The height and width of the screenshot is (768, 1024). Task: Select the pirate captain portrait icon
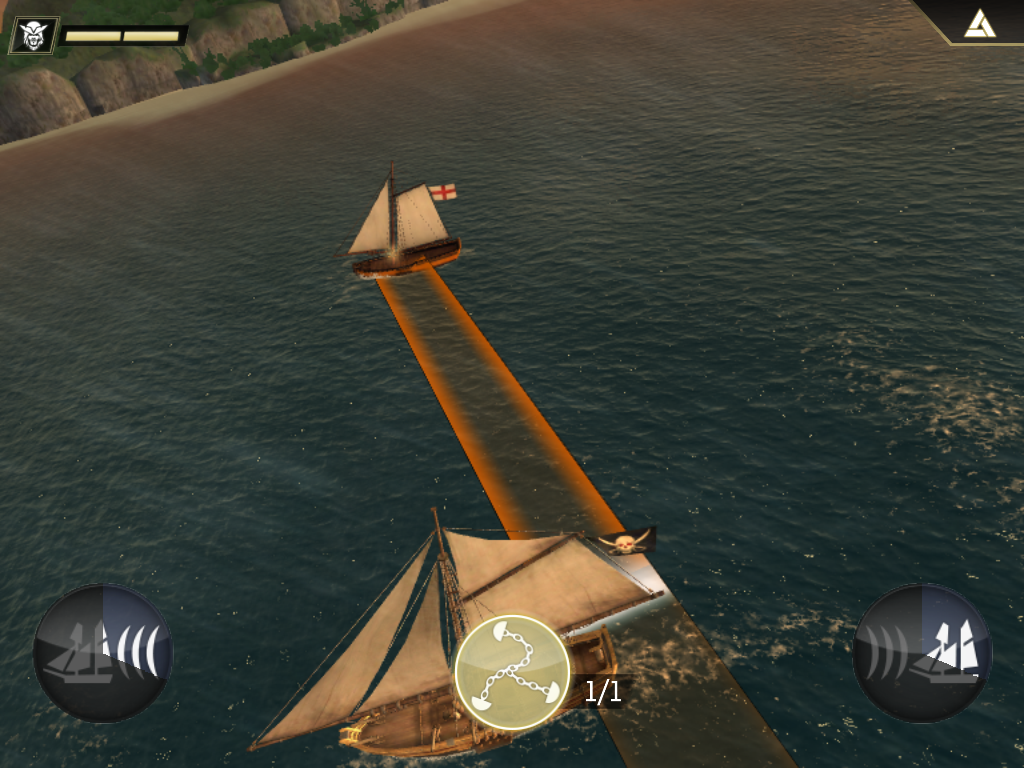coord(34,35)
